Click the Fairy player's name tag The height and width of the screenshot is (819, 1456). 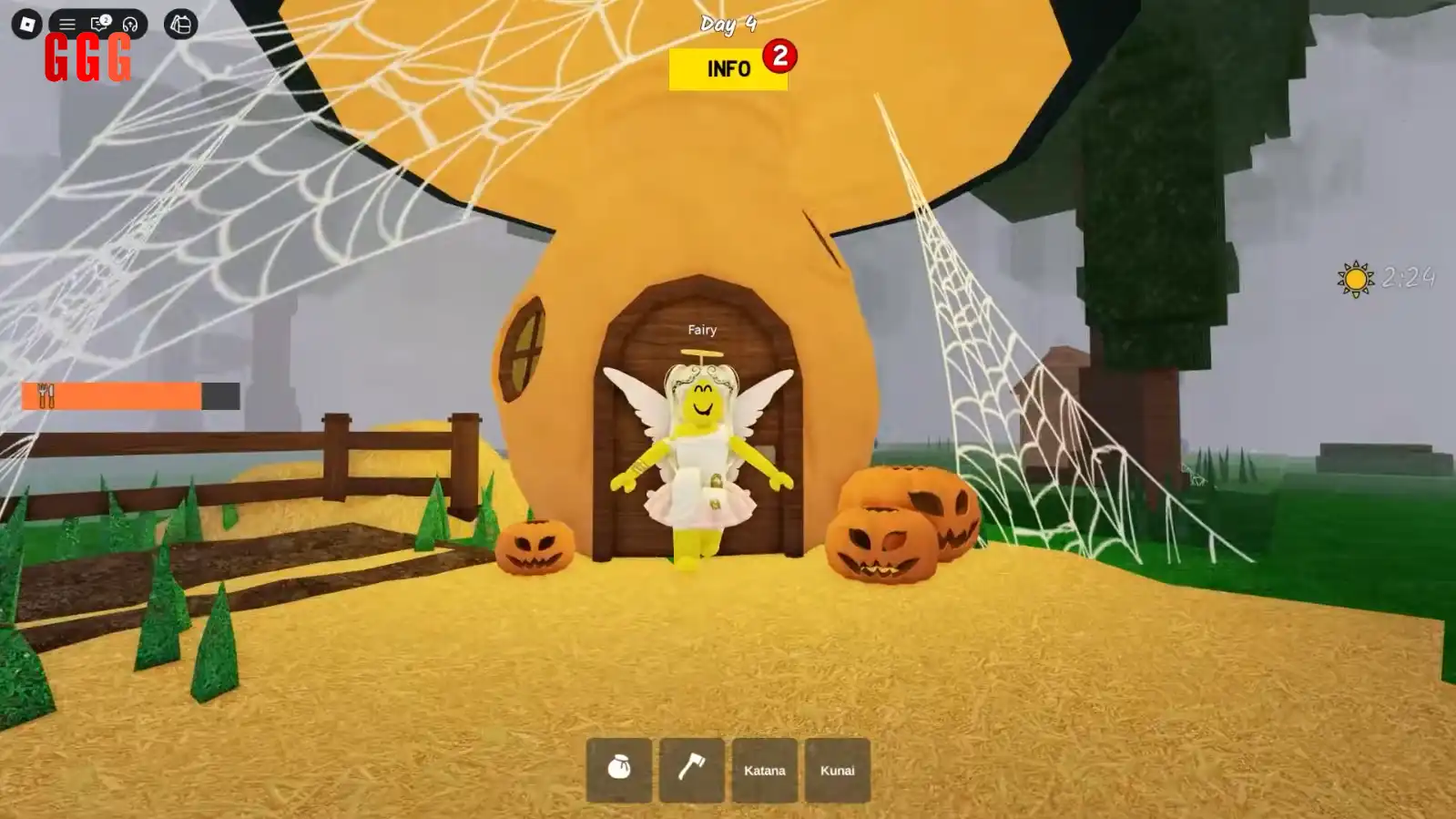pos(702,330)
